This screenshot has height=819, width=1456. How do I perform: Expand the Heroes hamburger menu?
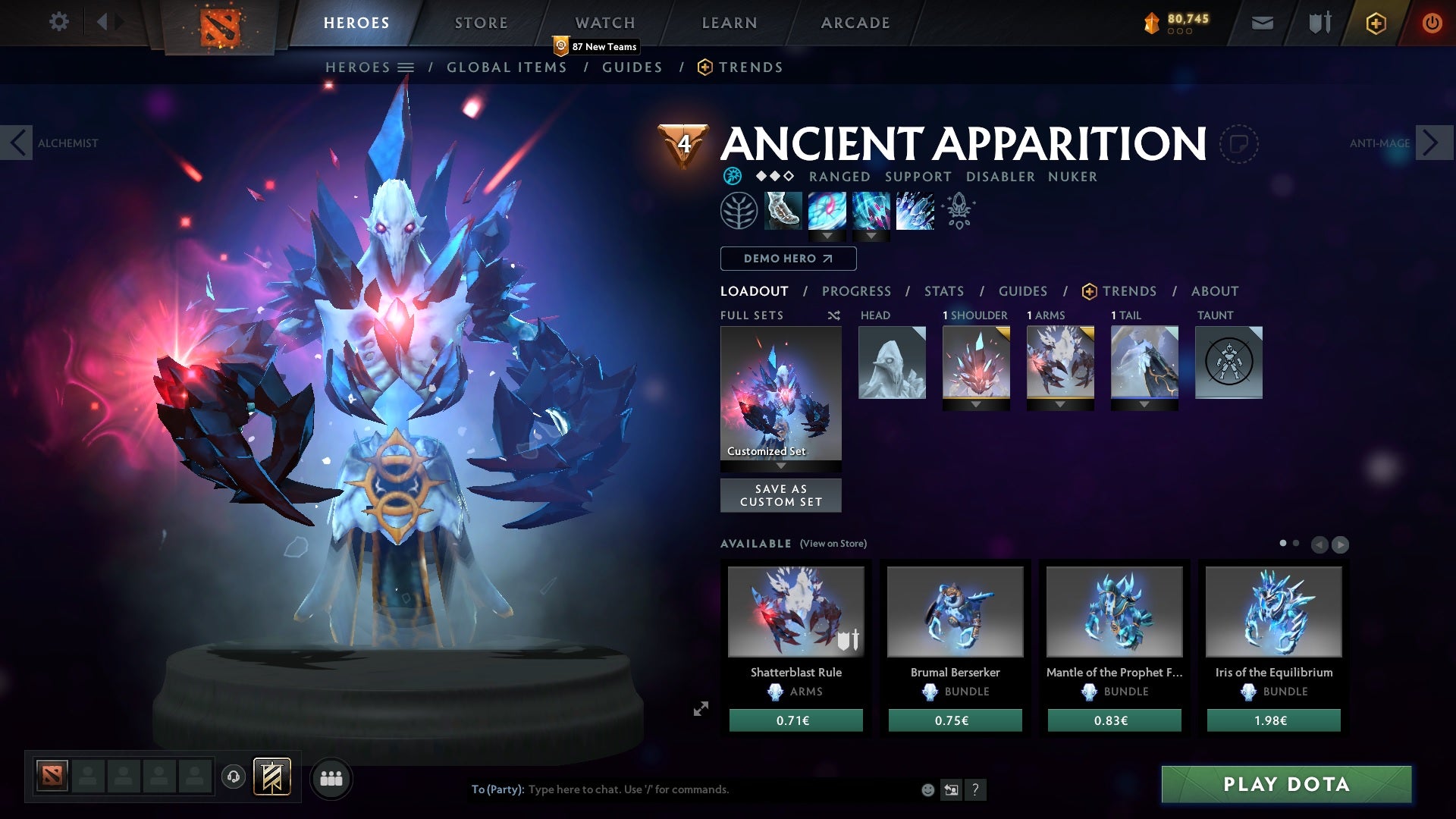(407, 67)
